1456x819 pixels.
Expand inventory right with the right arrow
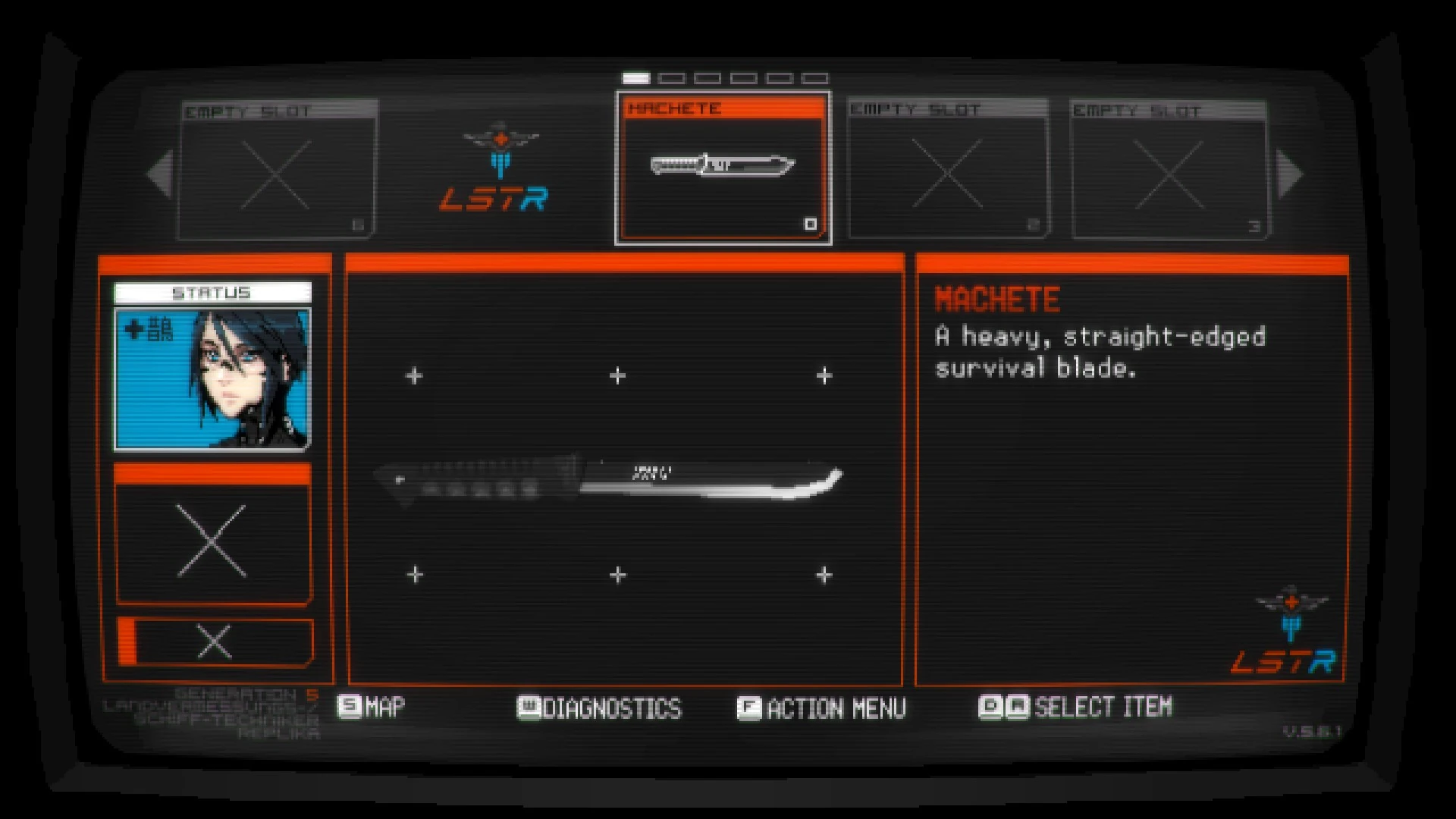coord(1287,173)
